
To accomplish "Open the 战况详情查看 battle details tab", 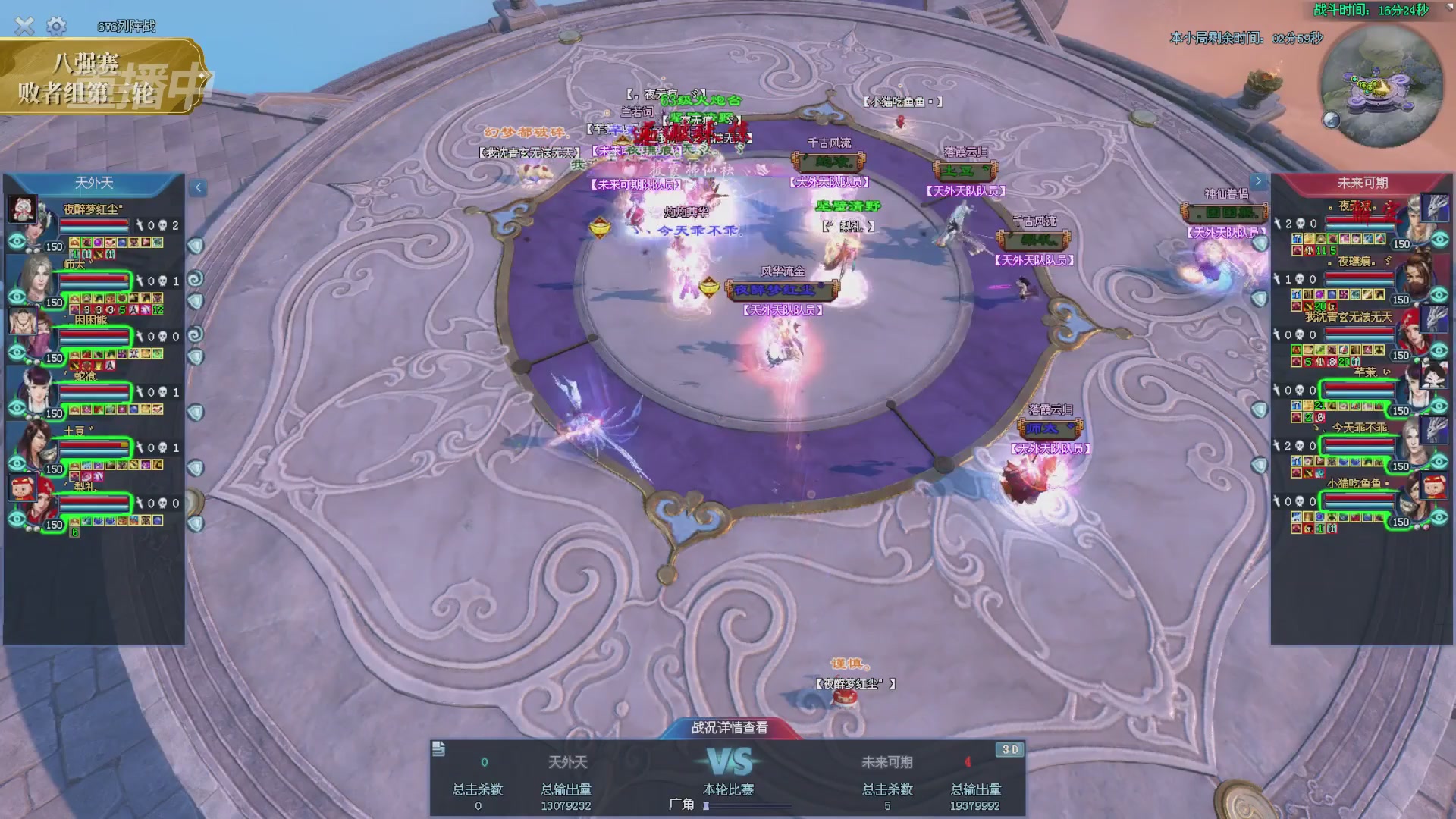I will 730,728.
